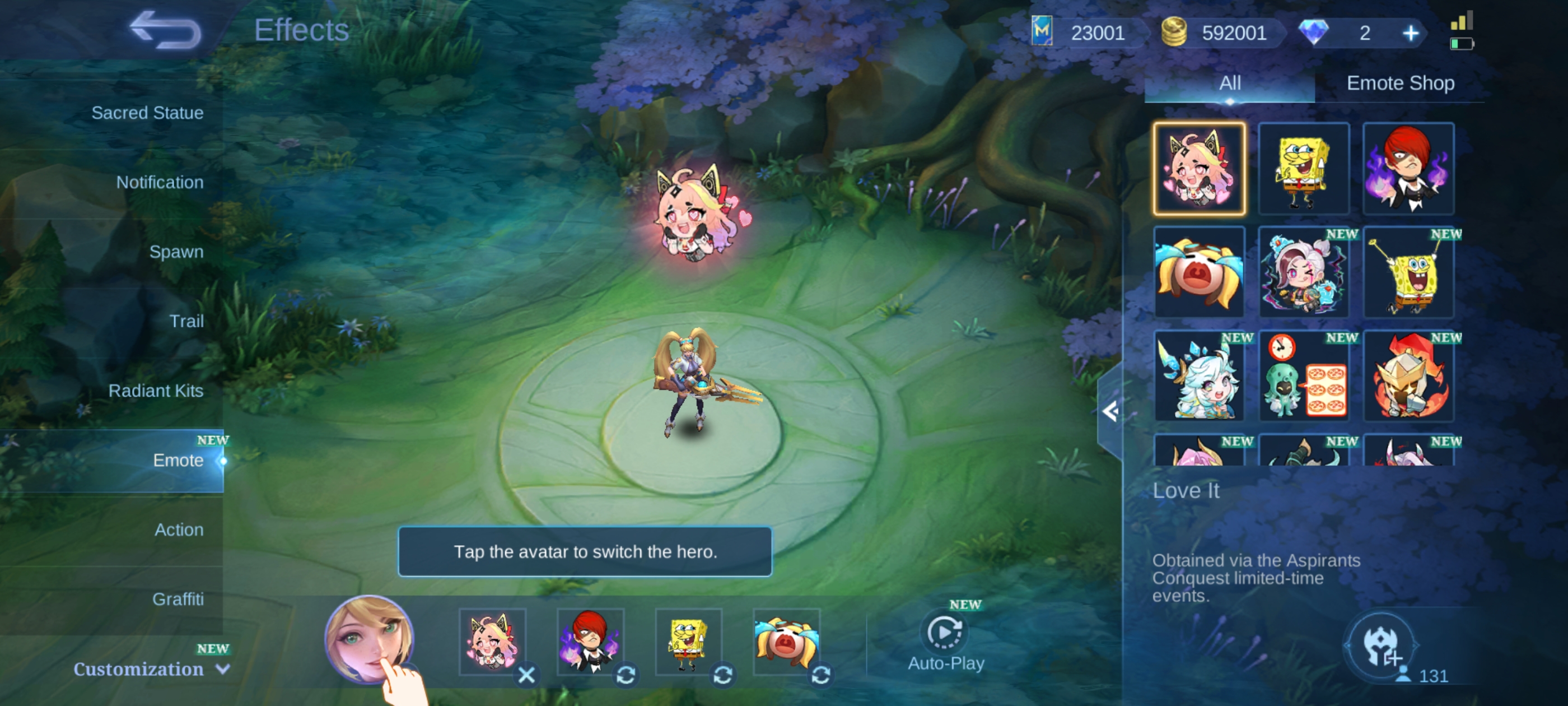
Task: Toggle Auto-Play for emotes
Action: point(945,640)
